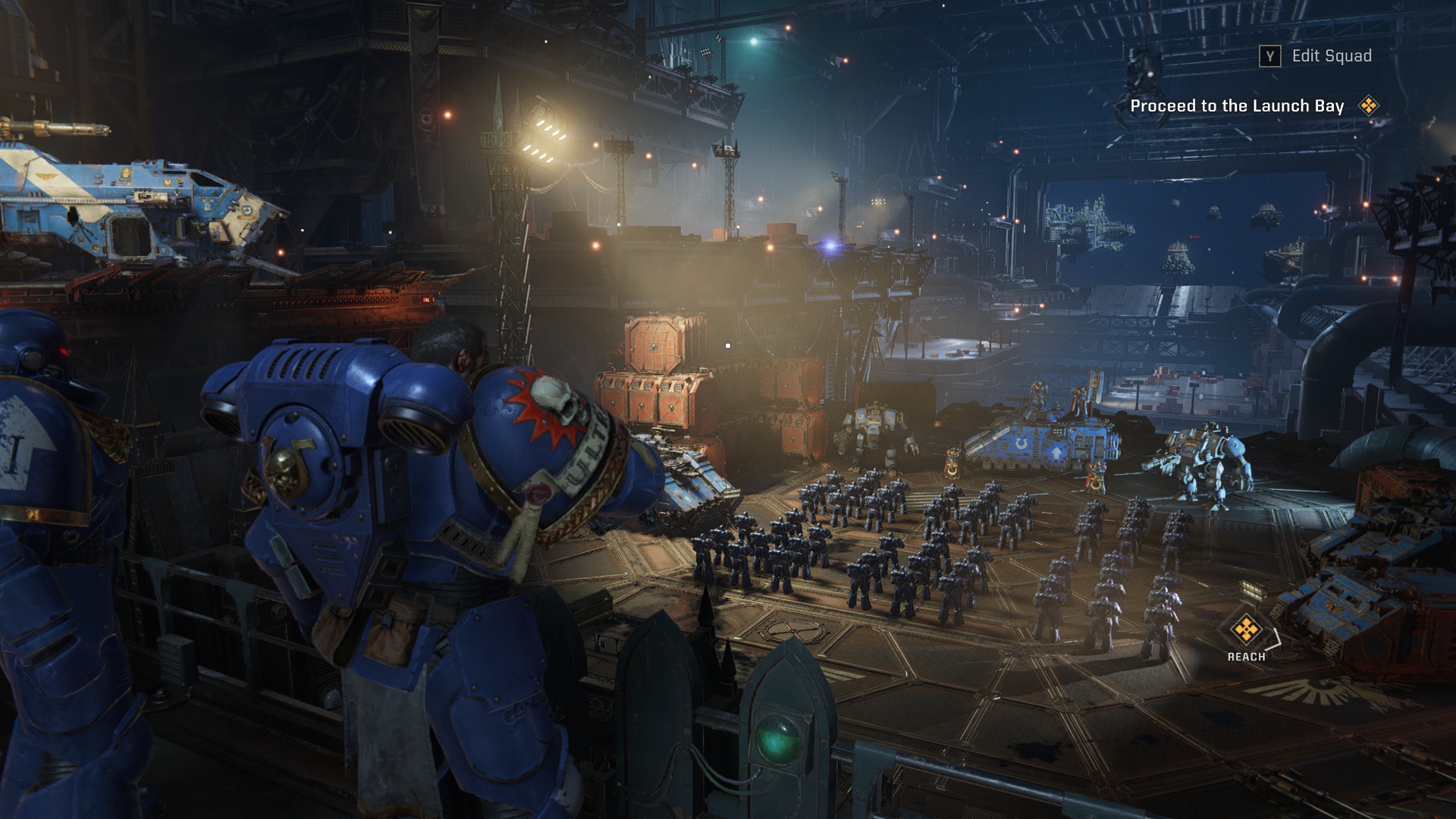Screen dimensions: 1456x819
Task: Click the REACH waypoint marker
Action: [1244, 630]
